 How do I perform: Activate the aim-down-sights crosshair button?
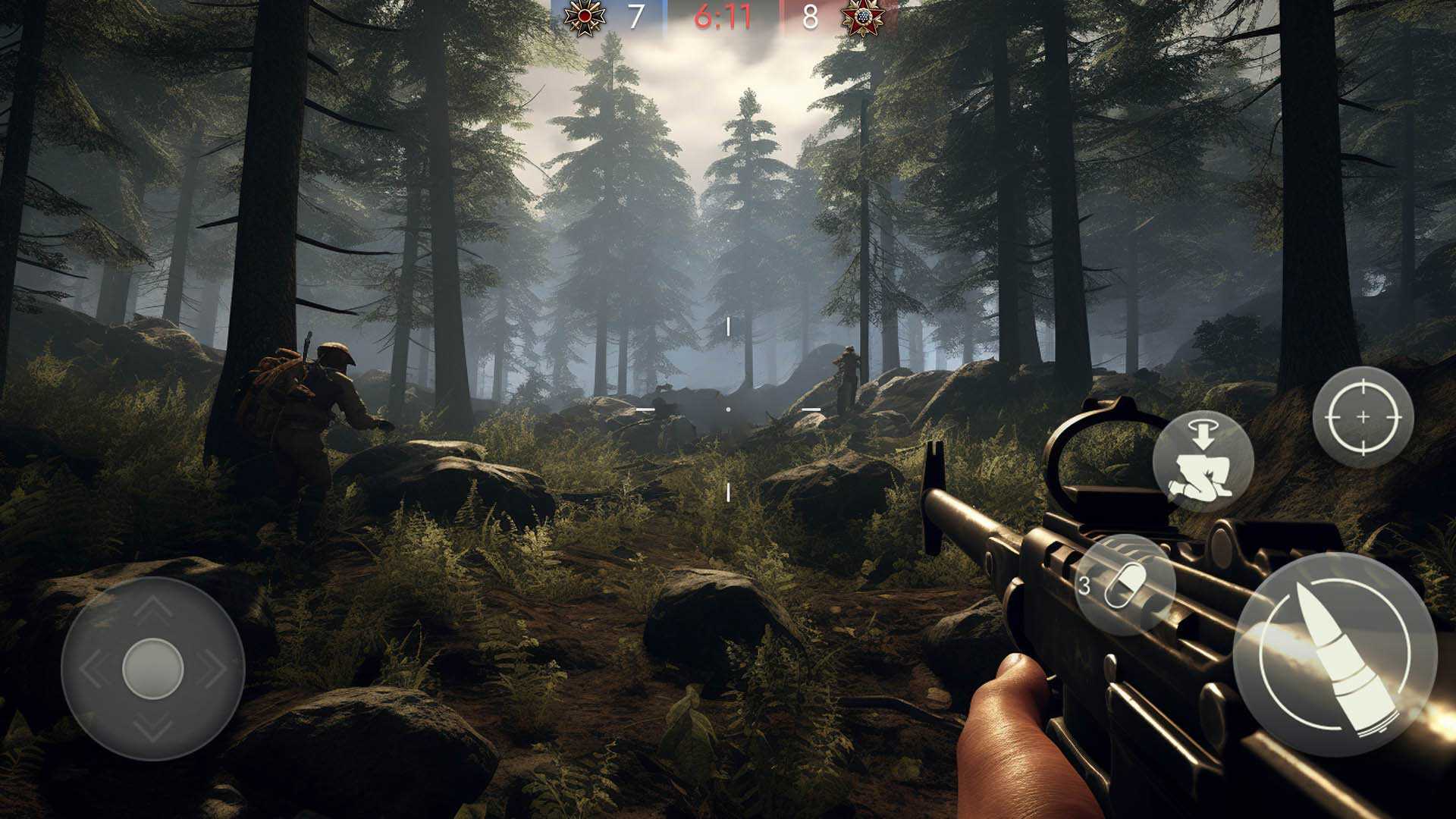[x=1363, y=417]
